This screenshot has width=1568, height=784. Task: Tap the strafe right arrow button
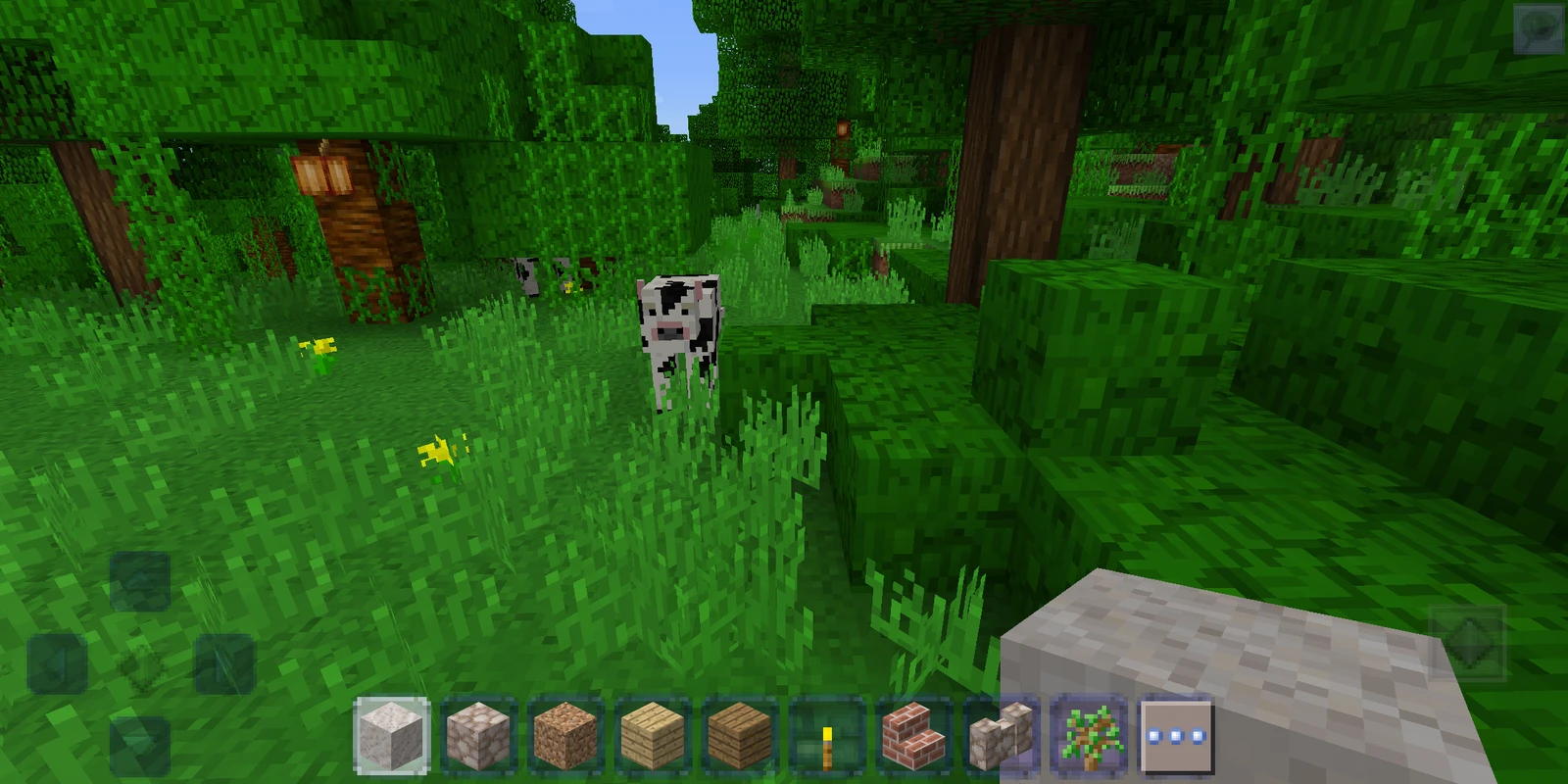pyautogui.click(x=224, y=664)
